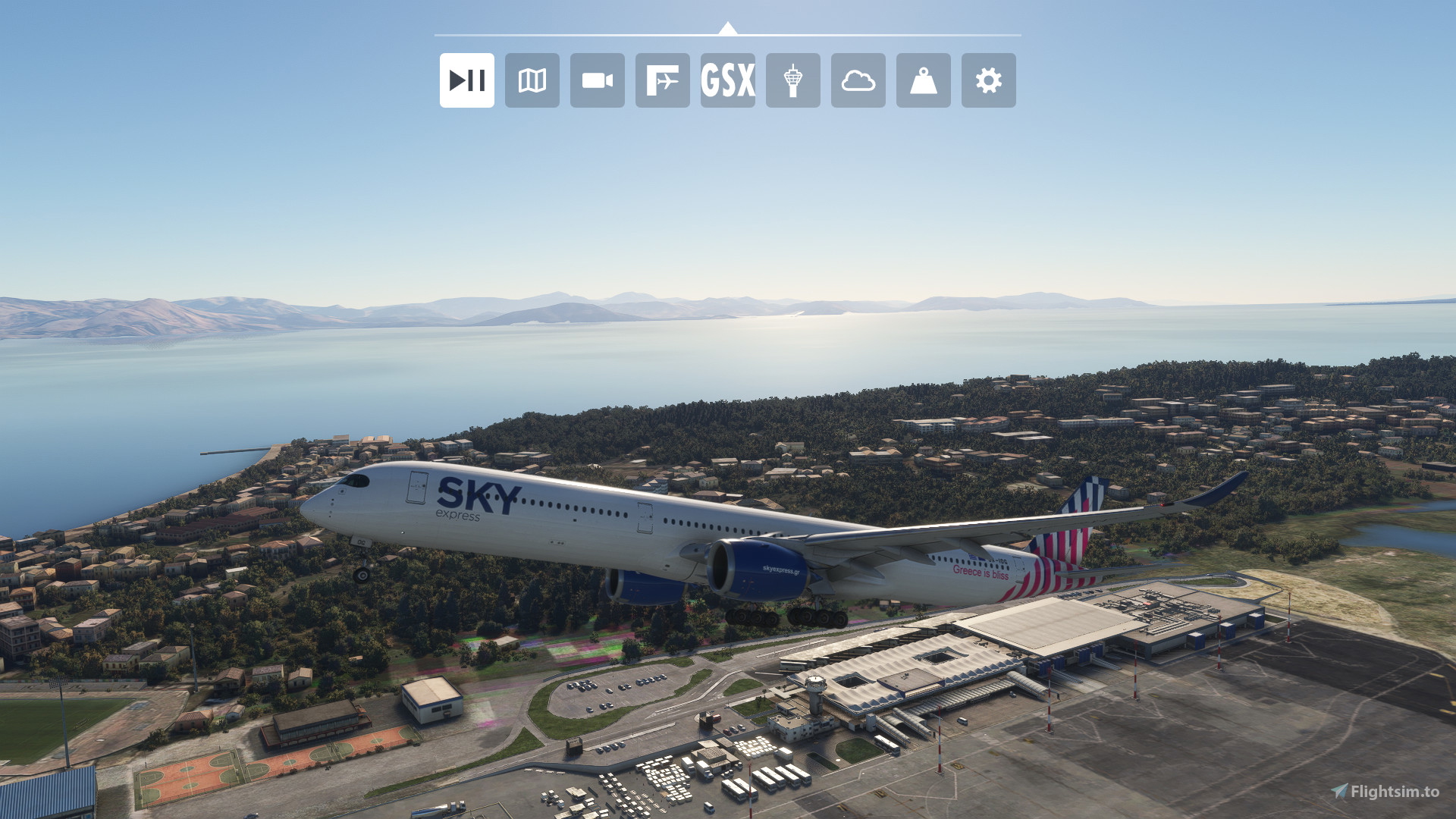Open the flight planner airplane icon
The image size is (1456, 819).
point(662,80)
